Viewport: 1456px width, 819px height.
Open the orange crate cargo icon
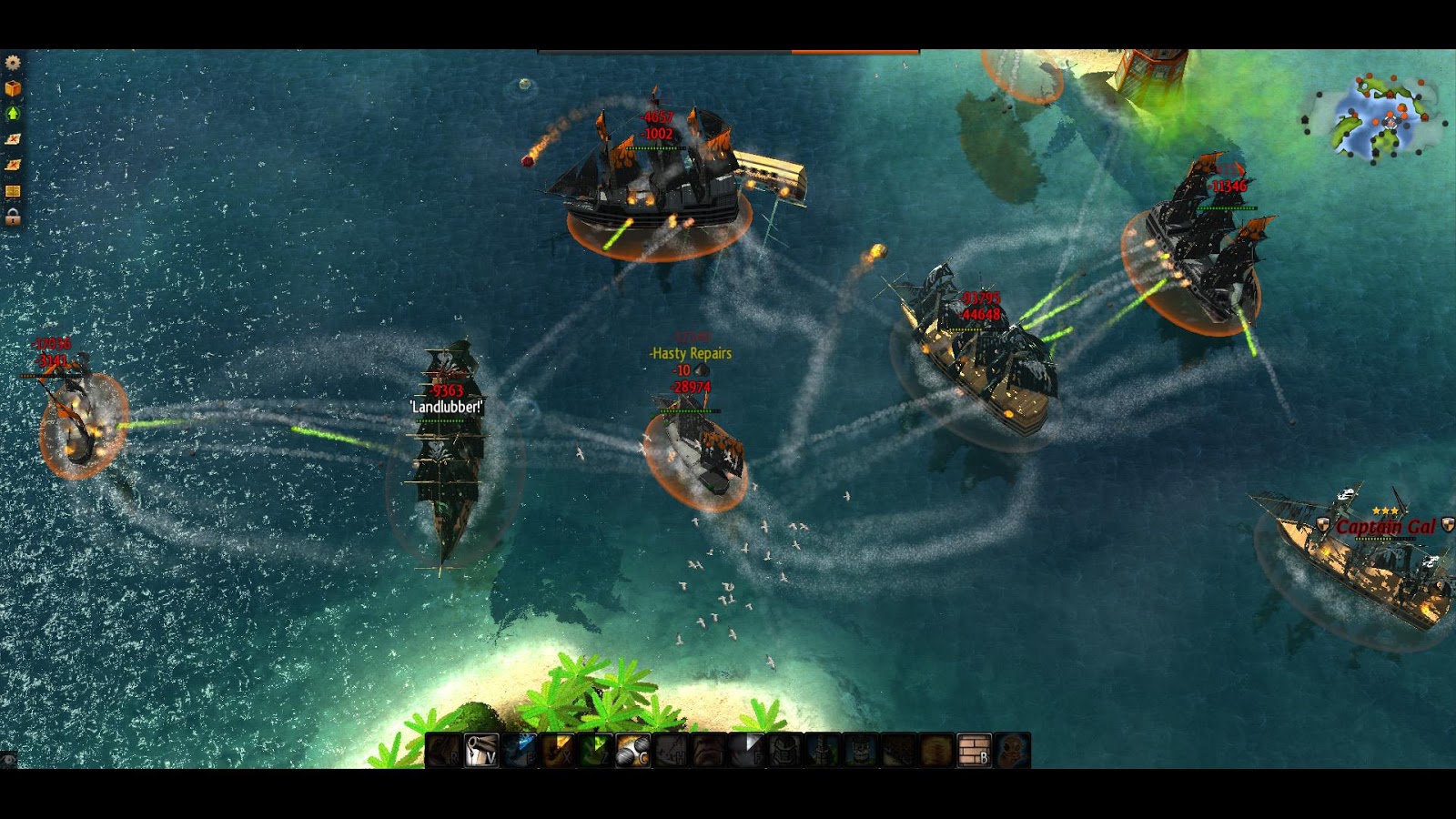[x=13, y=88]
